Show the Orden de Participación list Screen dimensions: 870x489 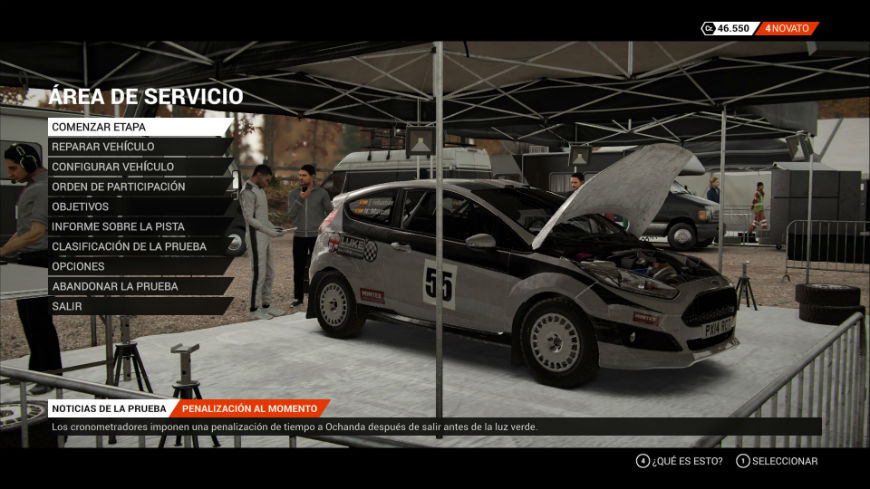[x=138, y=187]
